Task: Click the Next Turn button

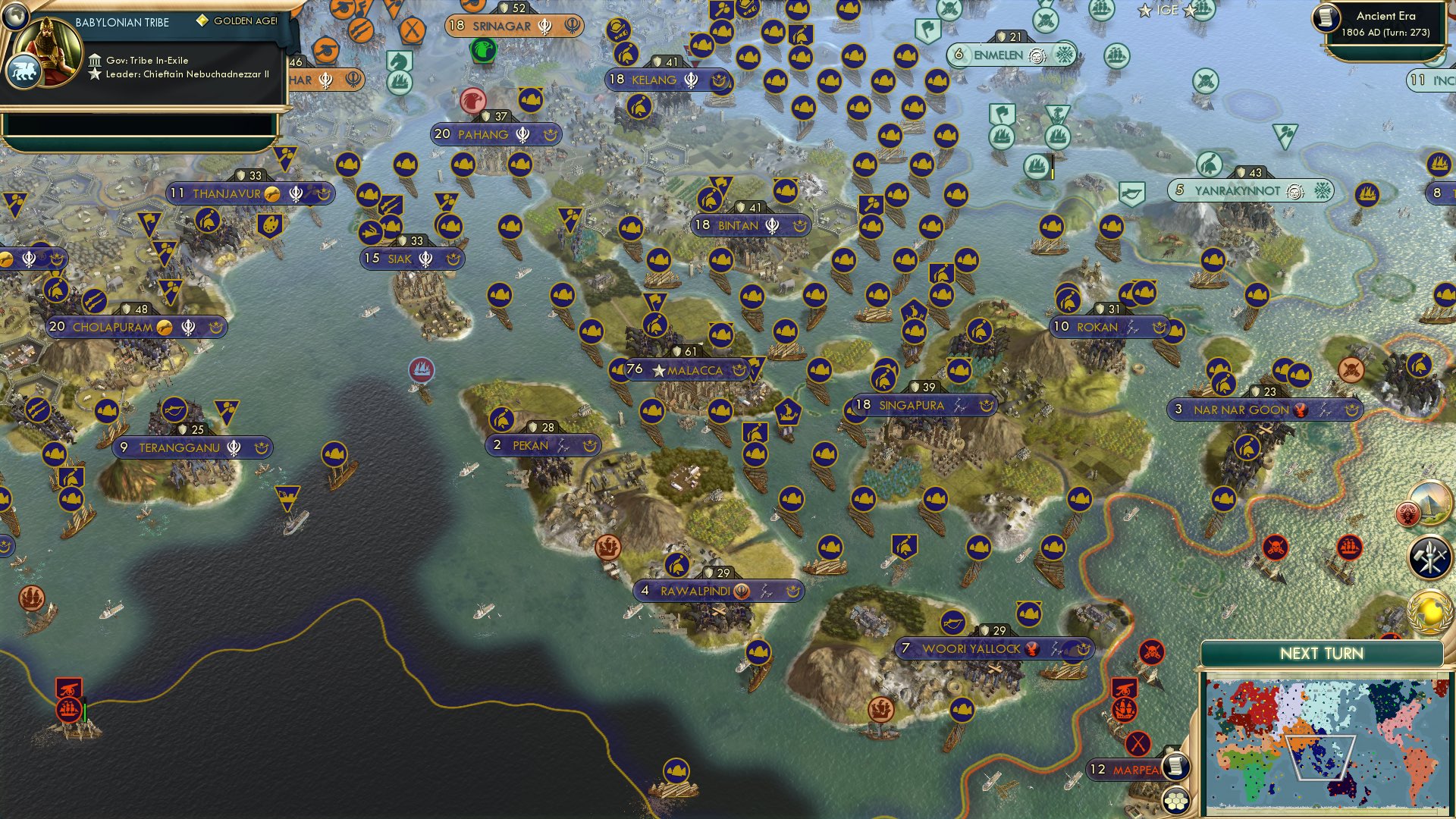Action: (x=1323, y=654)
